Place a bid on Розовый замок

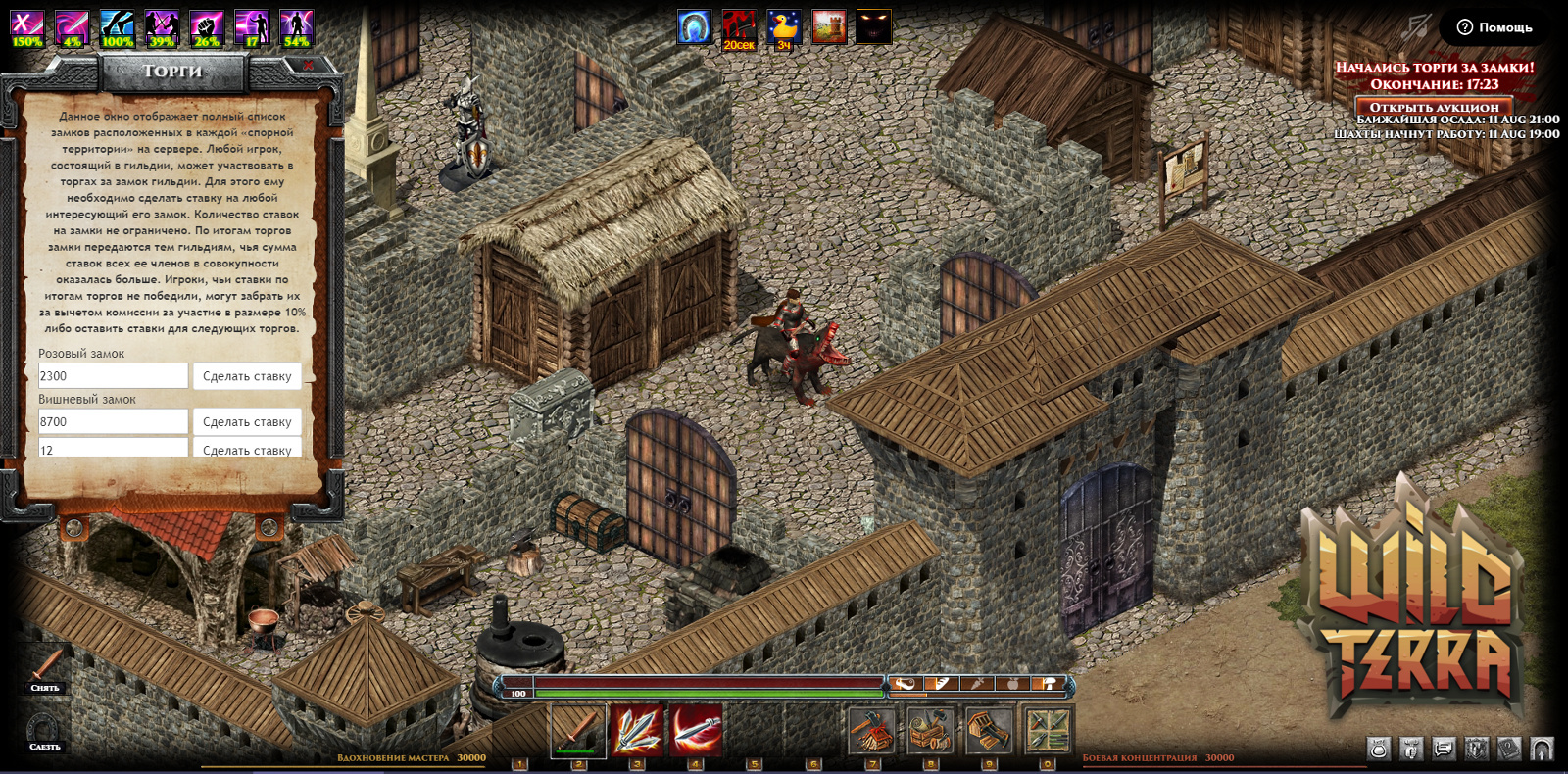247,376
